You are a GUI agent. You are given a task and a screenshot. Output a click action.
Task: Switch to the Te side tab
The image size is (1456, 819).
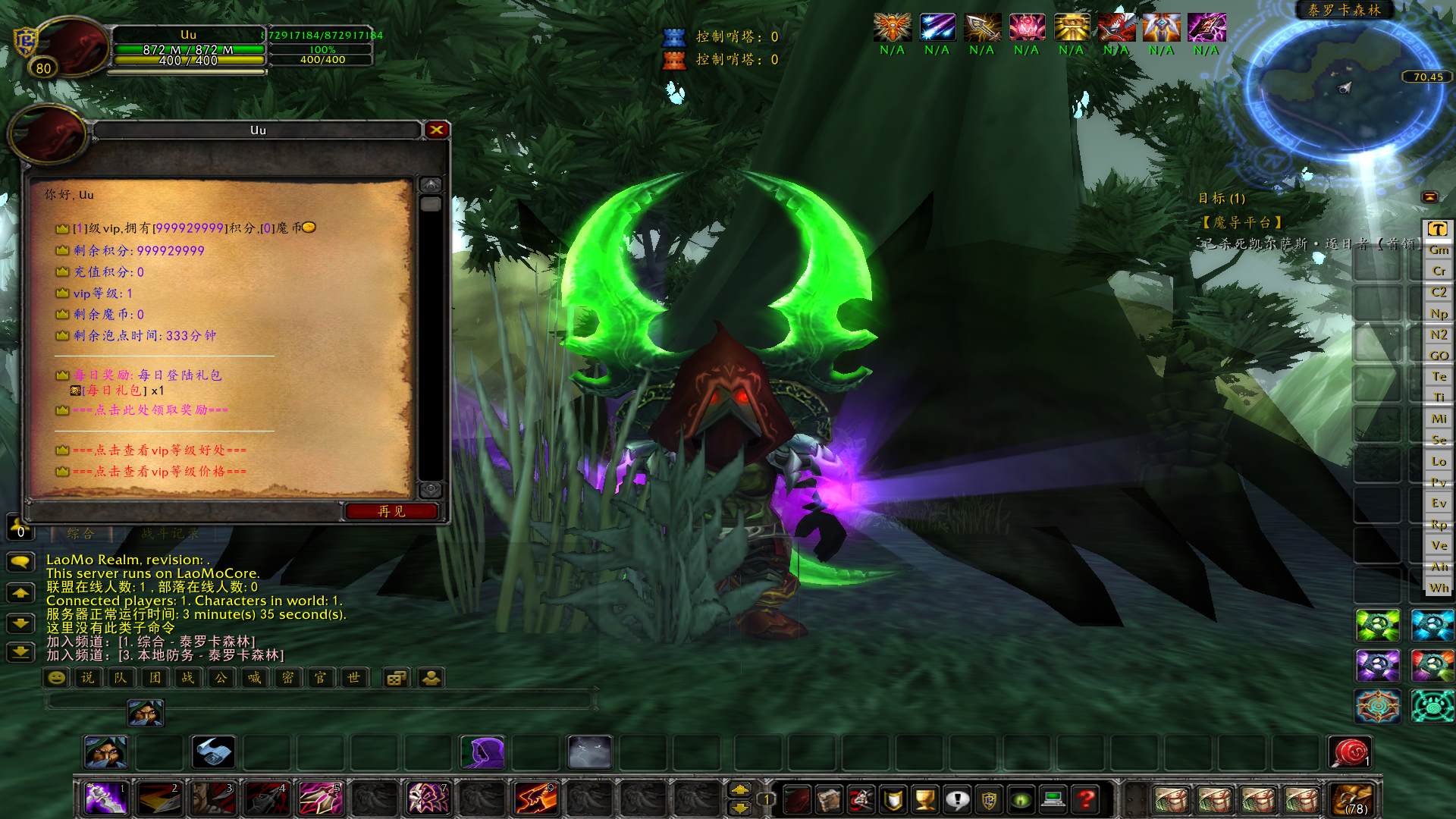[1439, 376]
